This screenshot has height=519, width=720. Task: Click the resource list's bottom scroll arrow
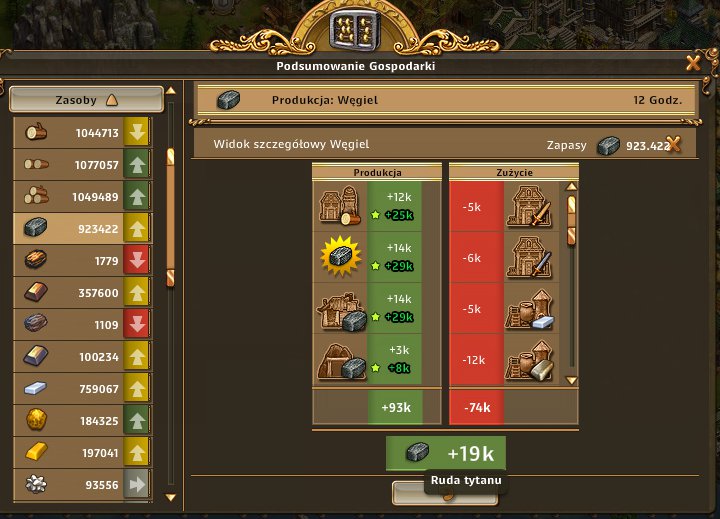[170, 497]
